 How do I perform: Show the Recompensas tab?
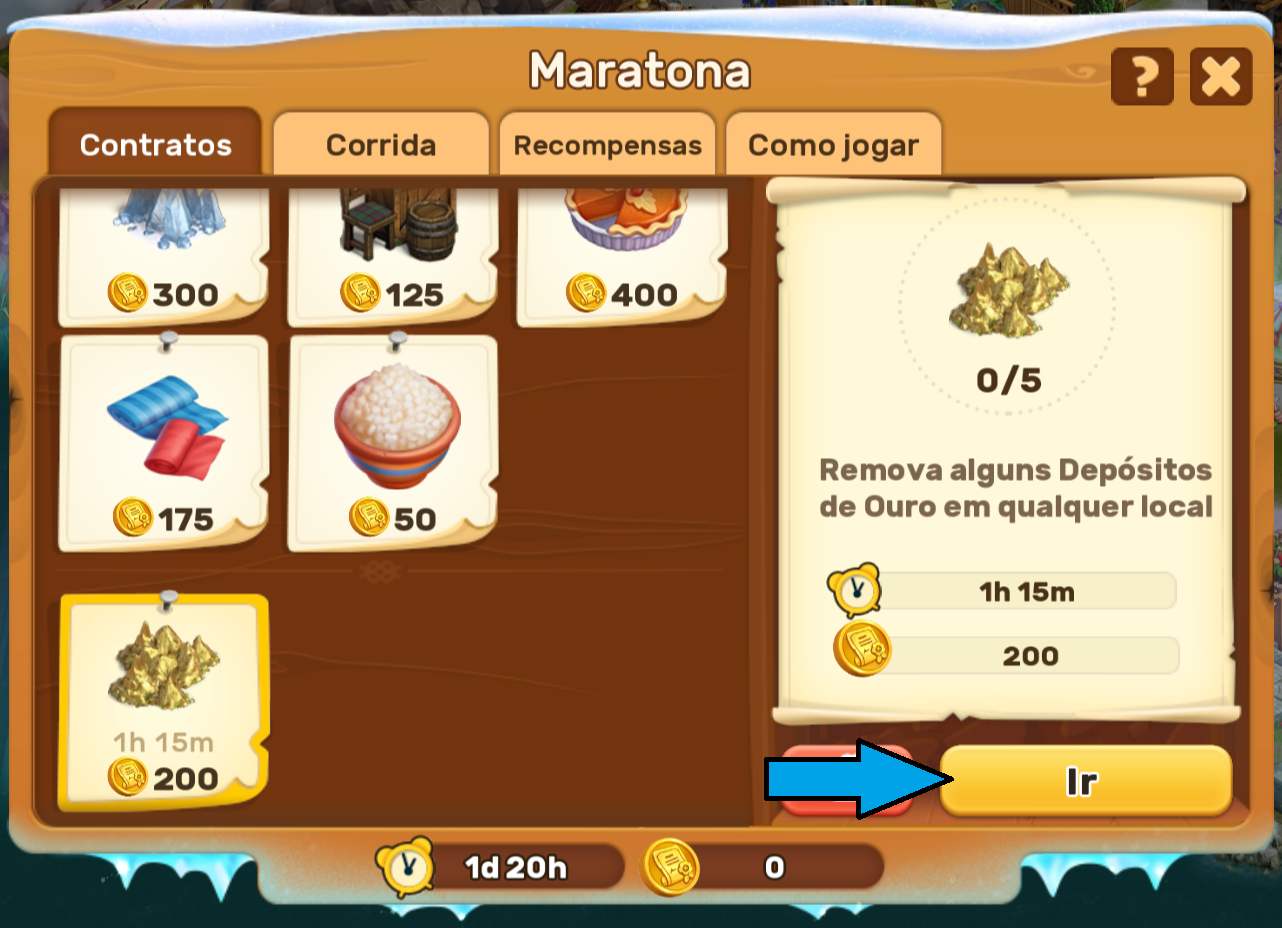point(607,145)
